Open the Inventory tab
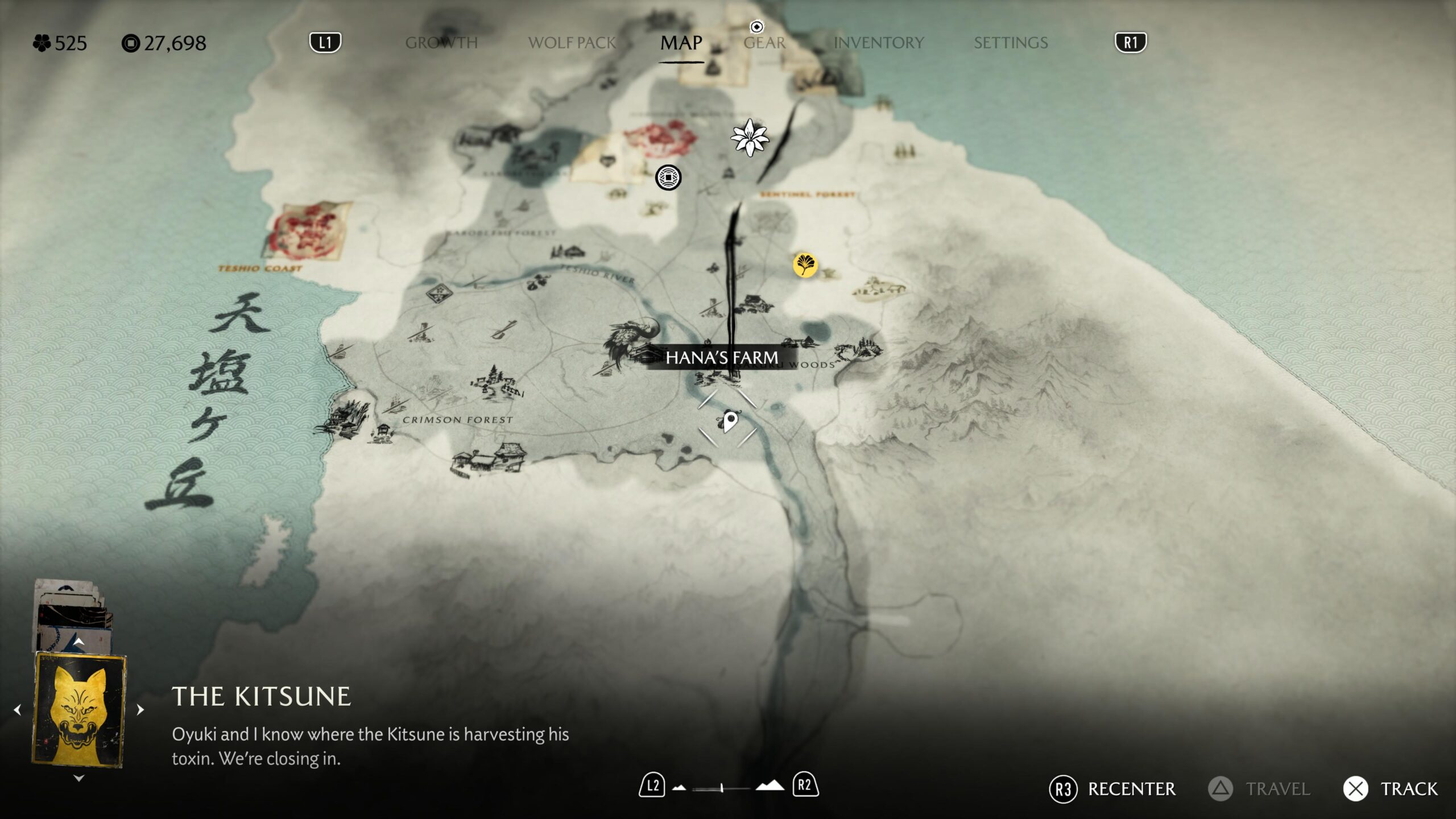Viewport: 1456px width, 819px height. (x=878, y=43)
